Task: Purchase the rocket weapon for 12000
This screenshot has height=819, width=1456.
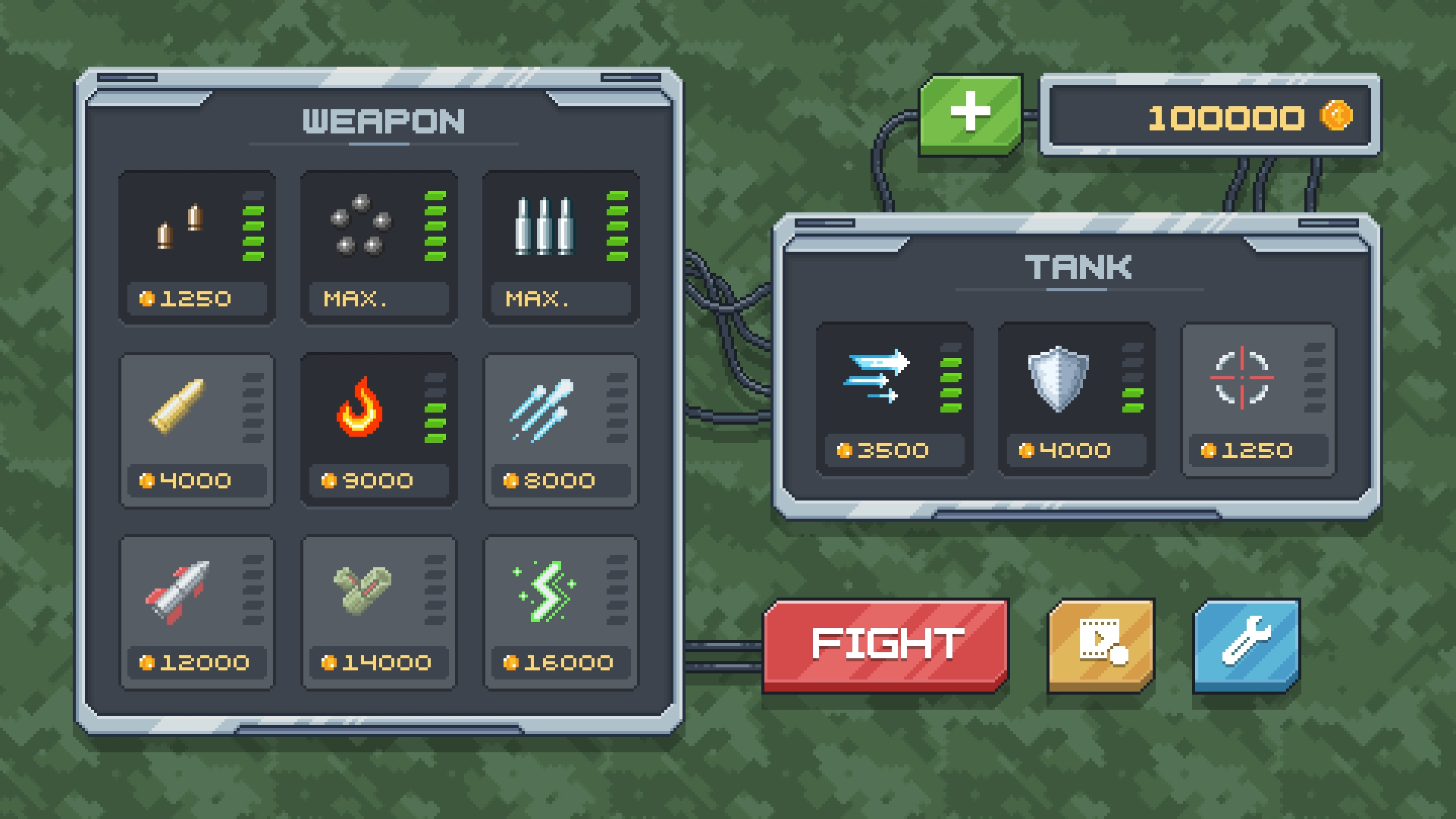Action: (196, 610)
